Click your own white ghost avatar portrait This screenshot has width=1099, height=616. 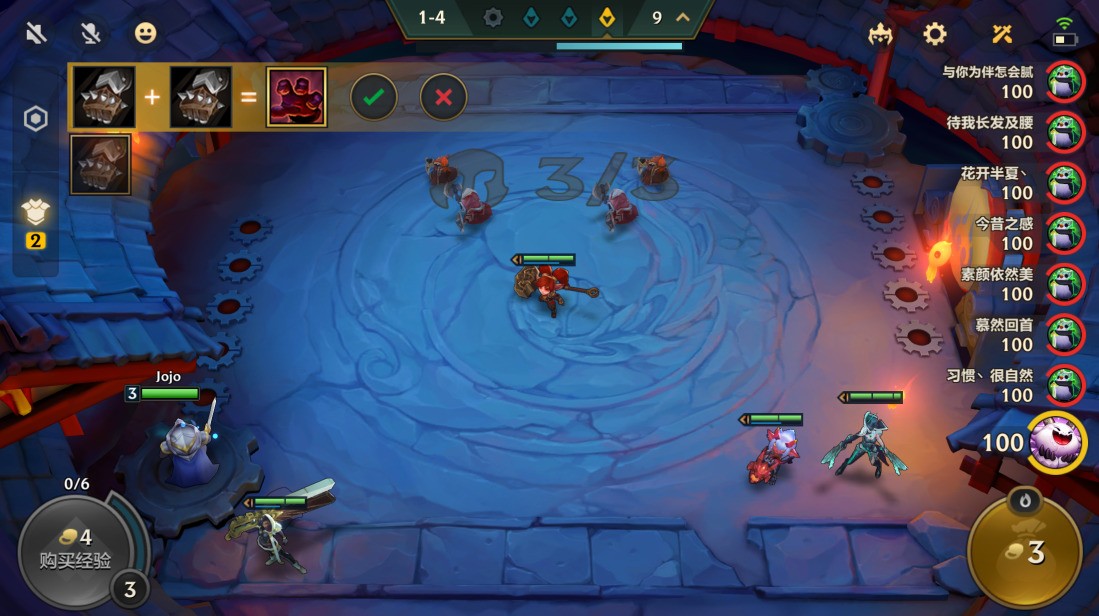tap(1057, 440)
